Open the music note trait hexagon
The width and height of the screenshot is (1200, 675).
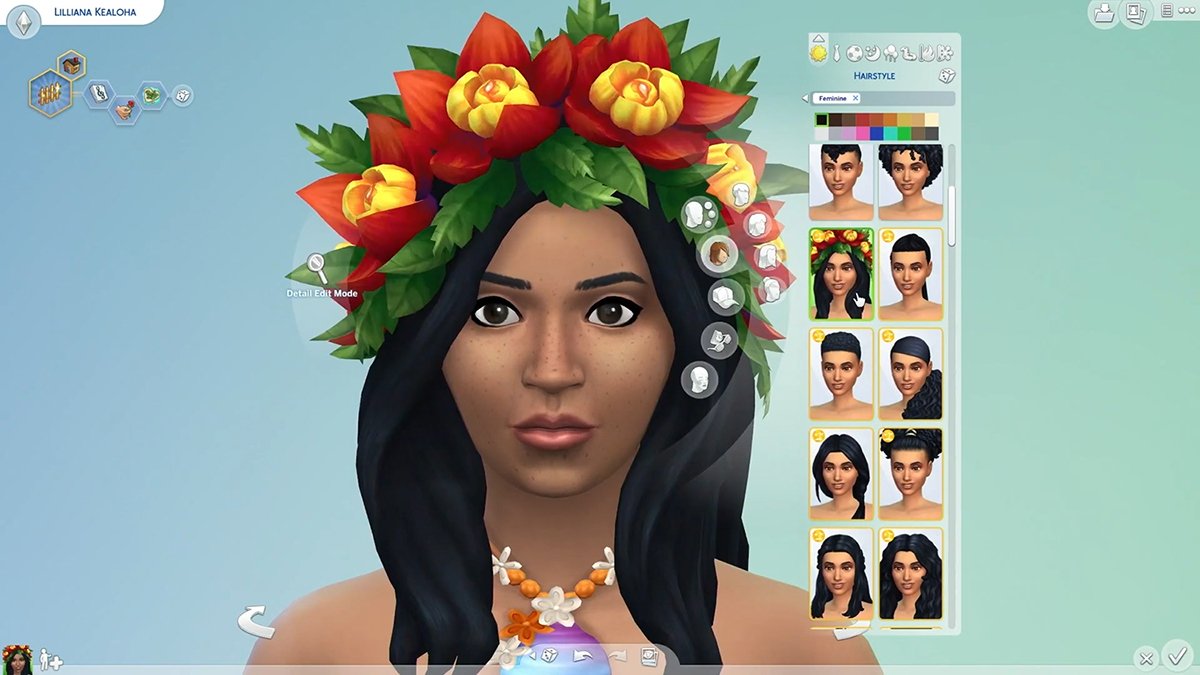pos(98,93)
